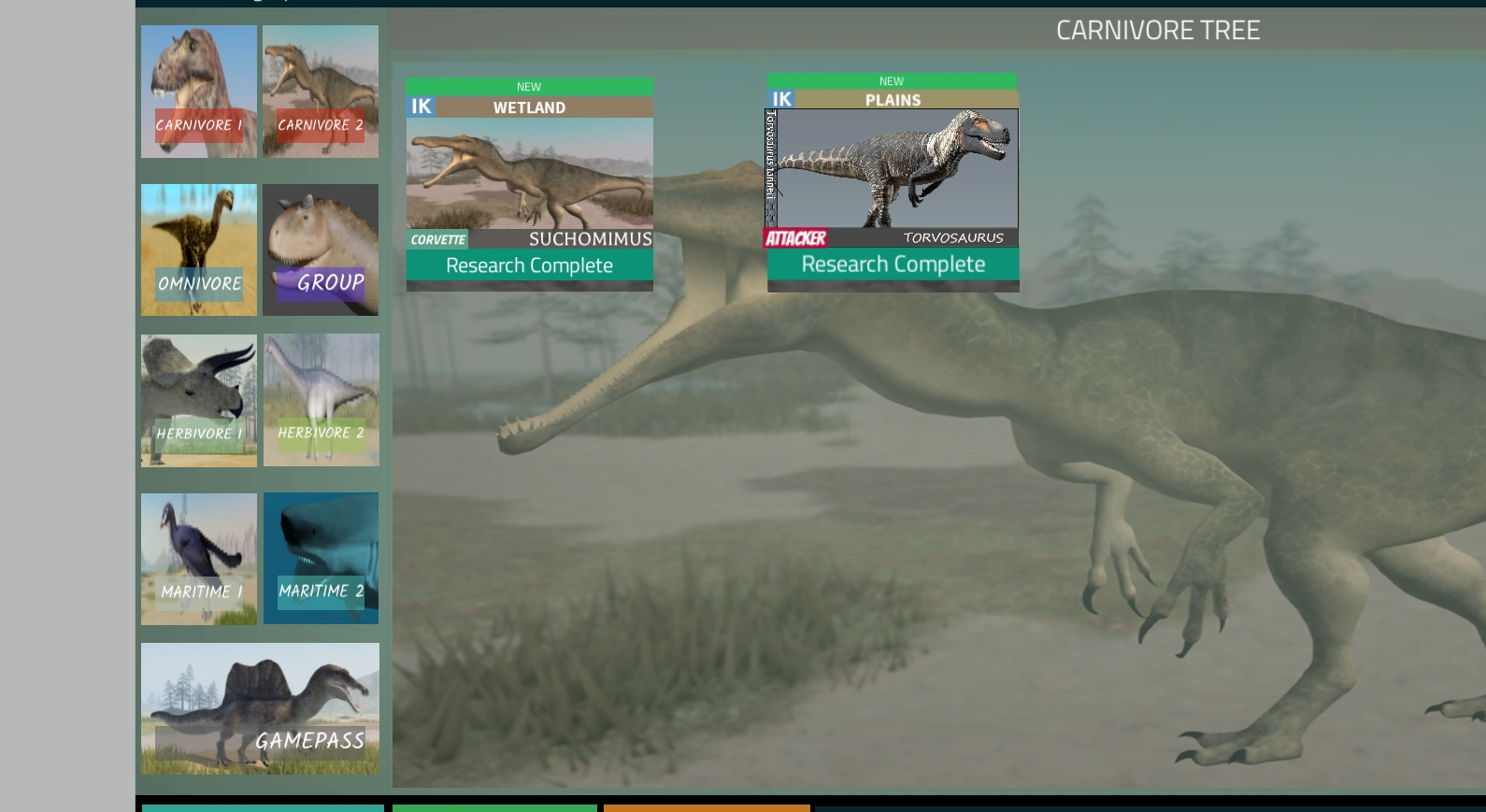Open the Maritime 2 shark category
The image size is (1486, 812).
pos(321,558)
